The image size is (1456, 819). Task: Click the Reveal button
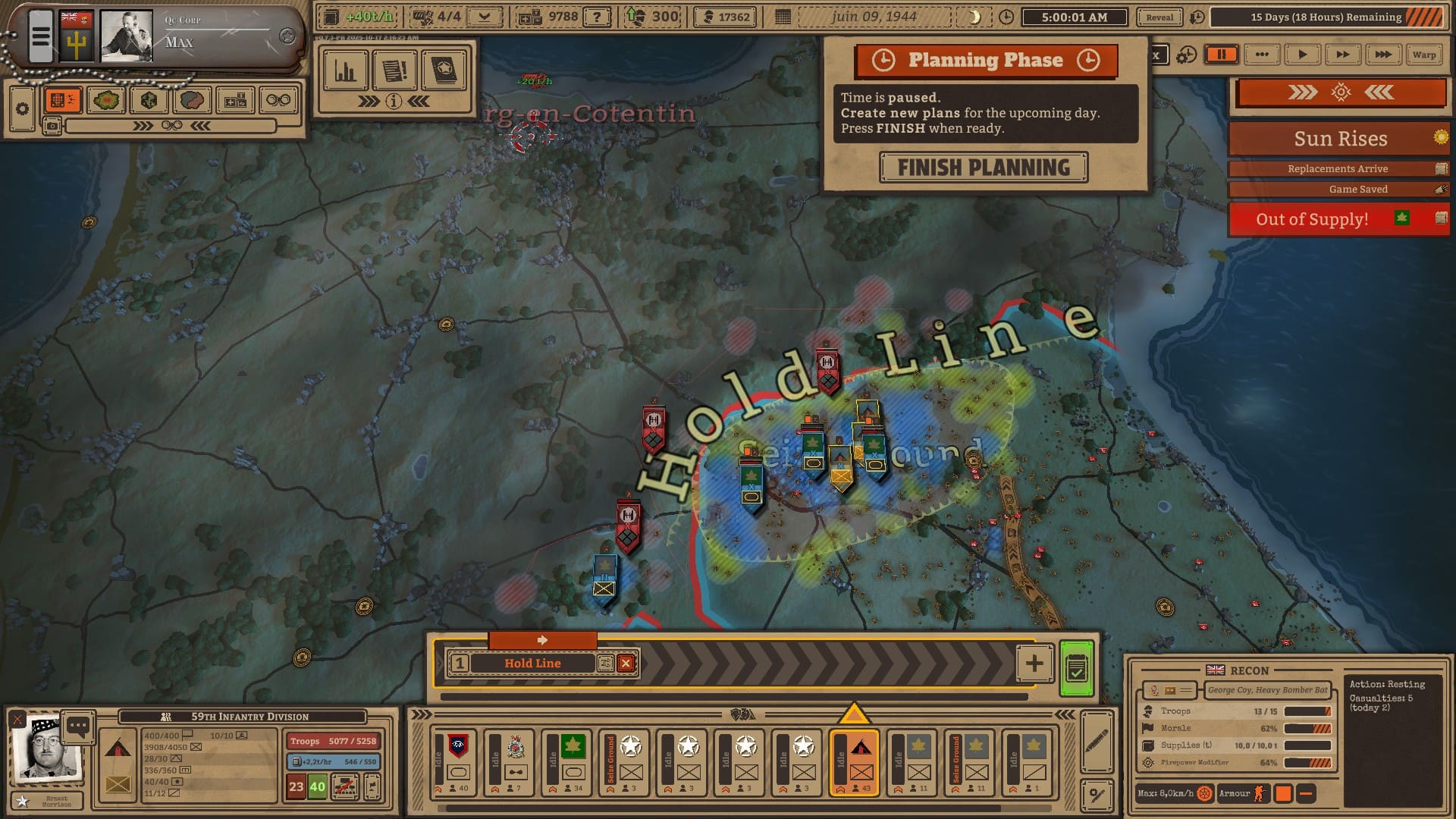tap(1159, 17)
